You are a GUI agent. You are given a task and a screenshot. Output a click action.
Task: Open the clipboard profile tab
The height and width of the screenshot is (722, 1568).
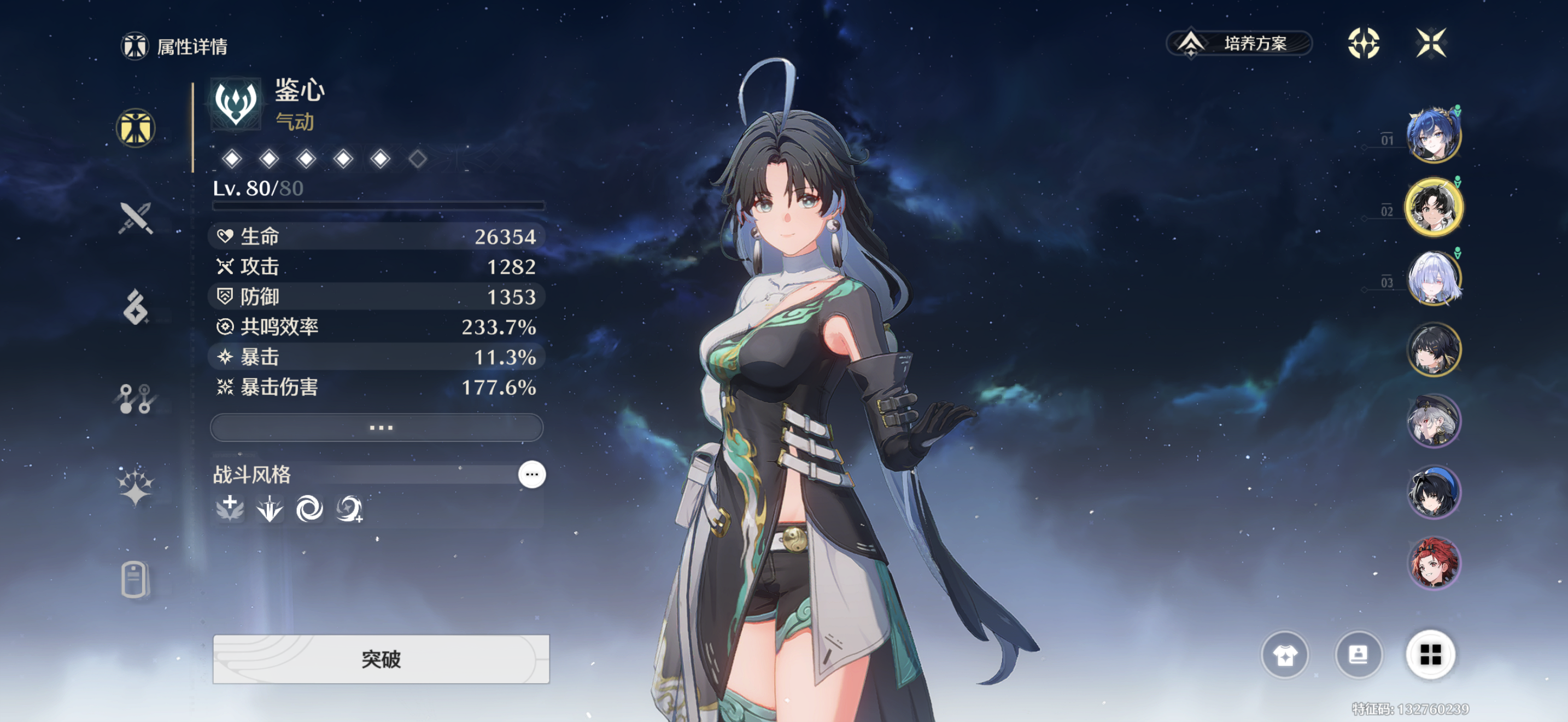coord(134,578)
